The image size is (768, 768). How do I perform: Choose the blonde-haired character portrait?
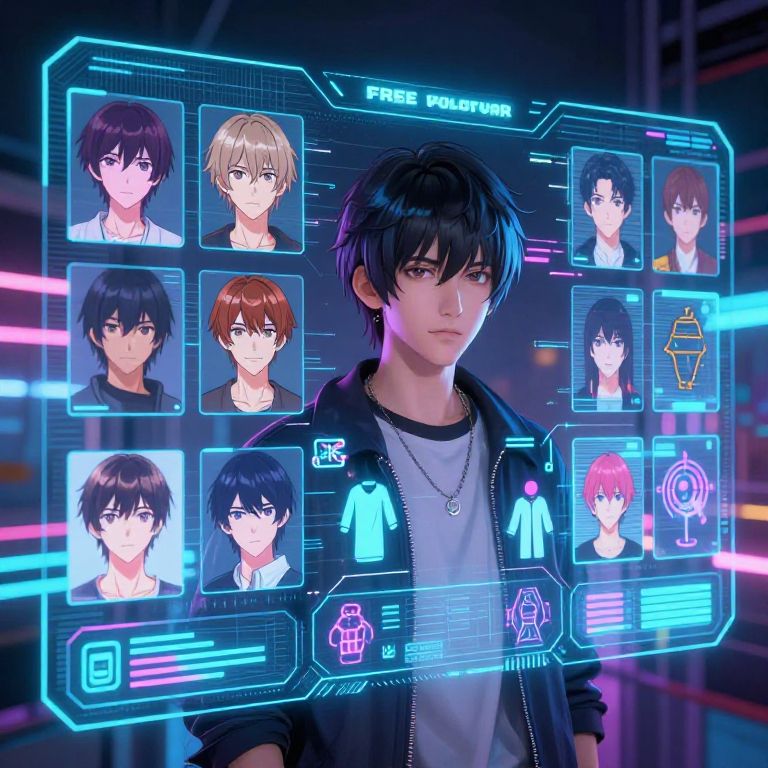(250, 177)
